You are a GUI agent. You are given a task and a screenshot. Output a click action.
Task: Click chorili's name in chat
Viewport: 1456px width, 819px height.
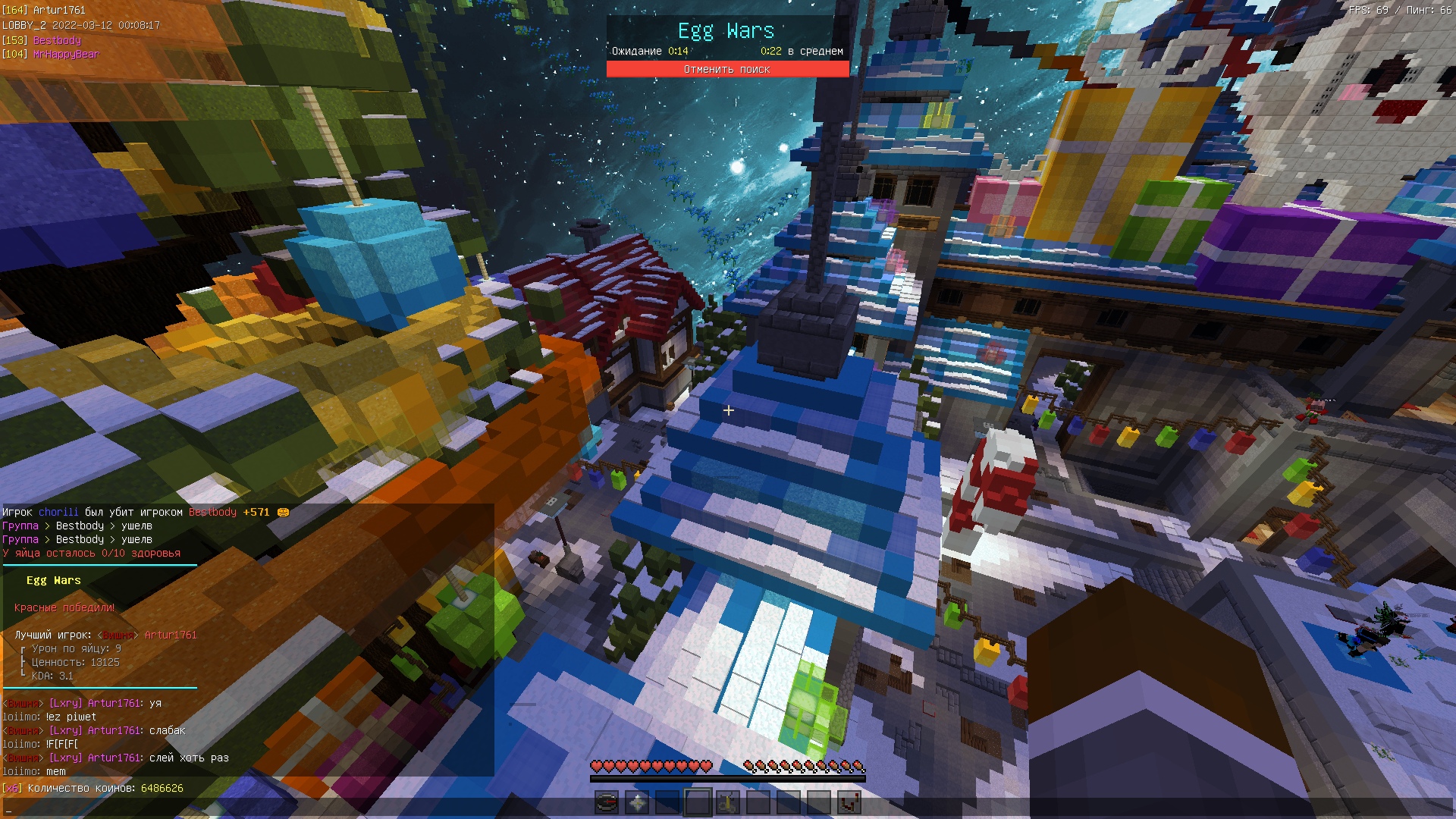(x=58, y=512)
